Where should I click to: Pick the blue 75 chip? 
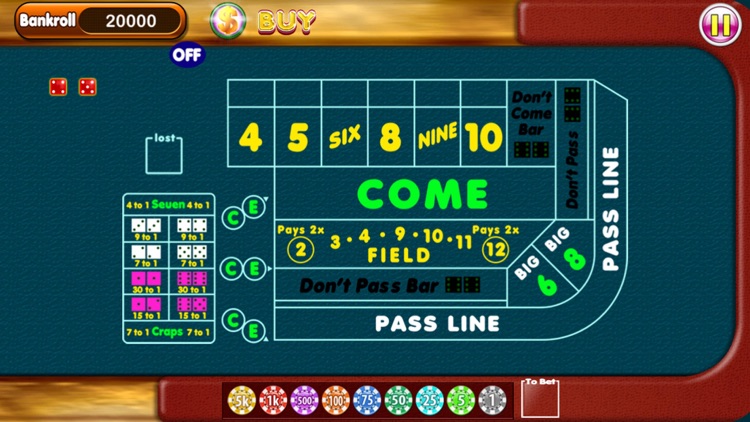click(x=367, y=400)
